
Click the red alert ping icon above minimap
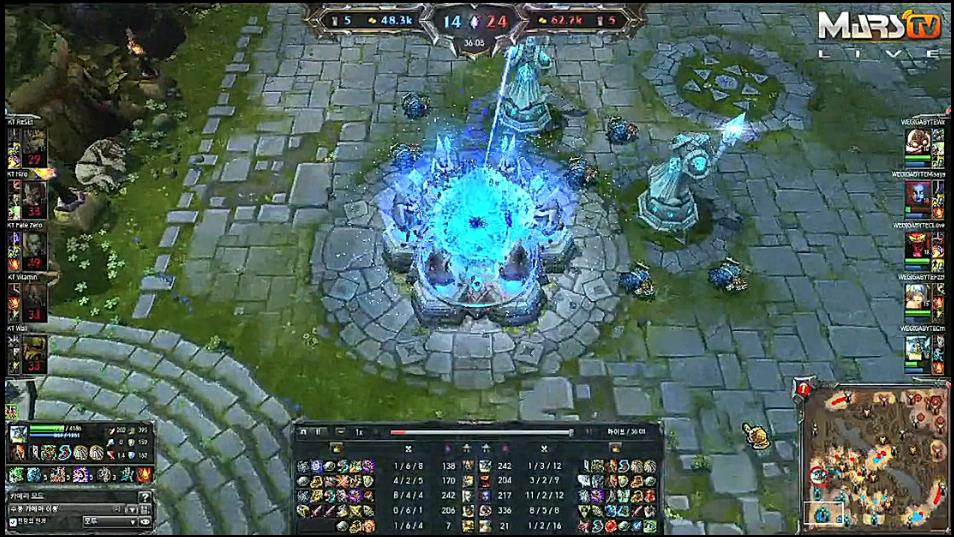click(x=803, y=387)
